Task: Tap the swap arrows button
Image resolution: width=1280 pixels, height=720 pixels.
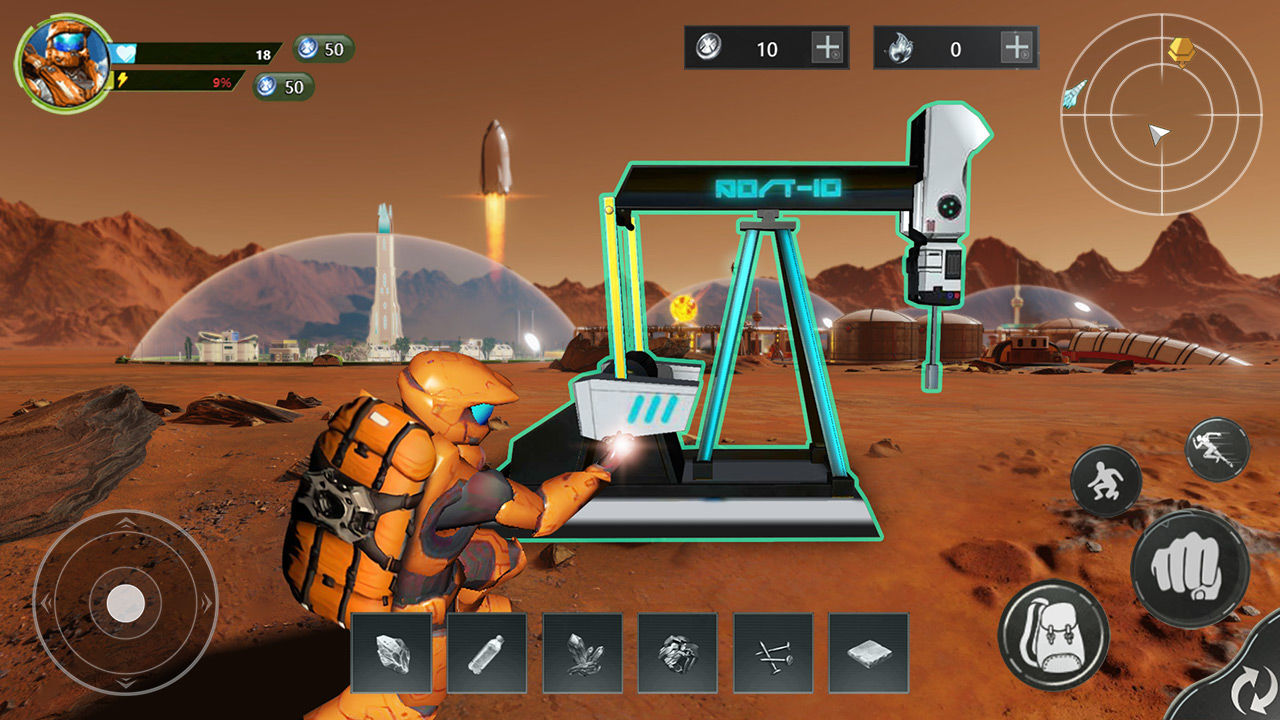Action: coord(1248,690)
